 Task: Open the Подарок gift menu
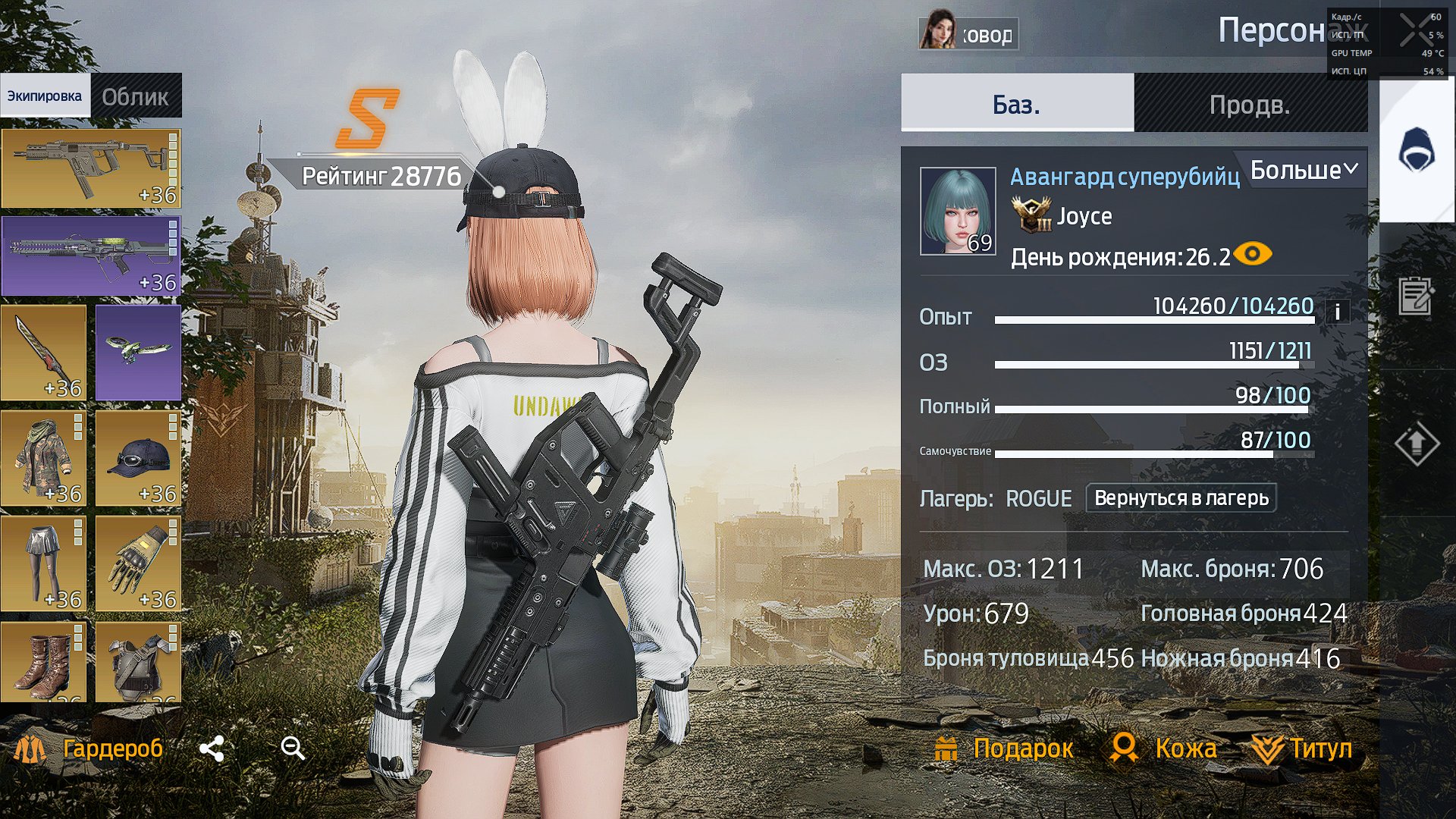coord(1004,748)
